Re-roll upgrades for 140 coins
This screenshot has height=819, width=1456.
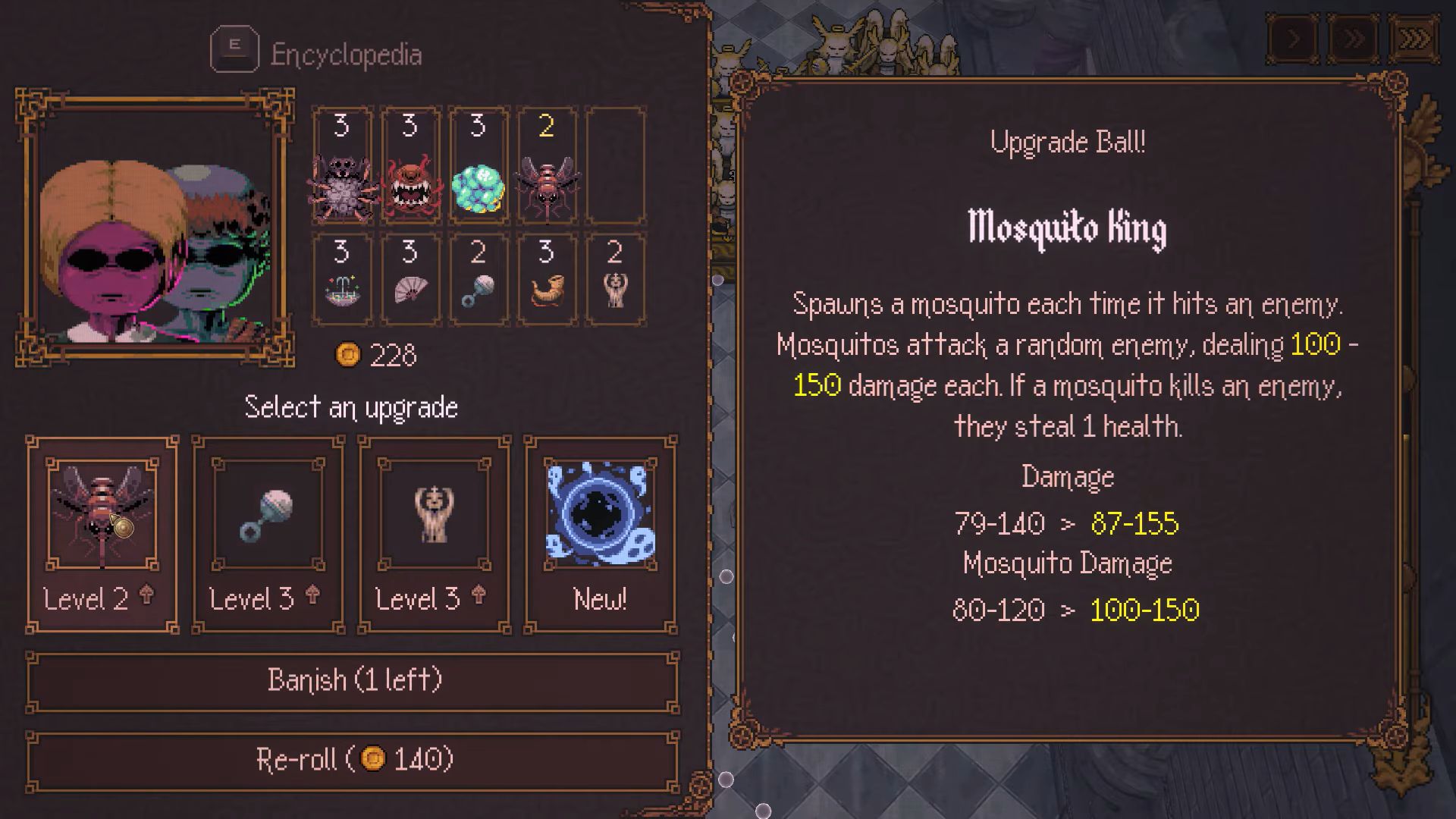[353, 760]
